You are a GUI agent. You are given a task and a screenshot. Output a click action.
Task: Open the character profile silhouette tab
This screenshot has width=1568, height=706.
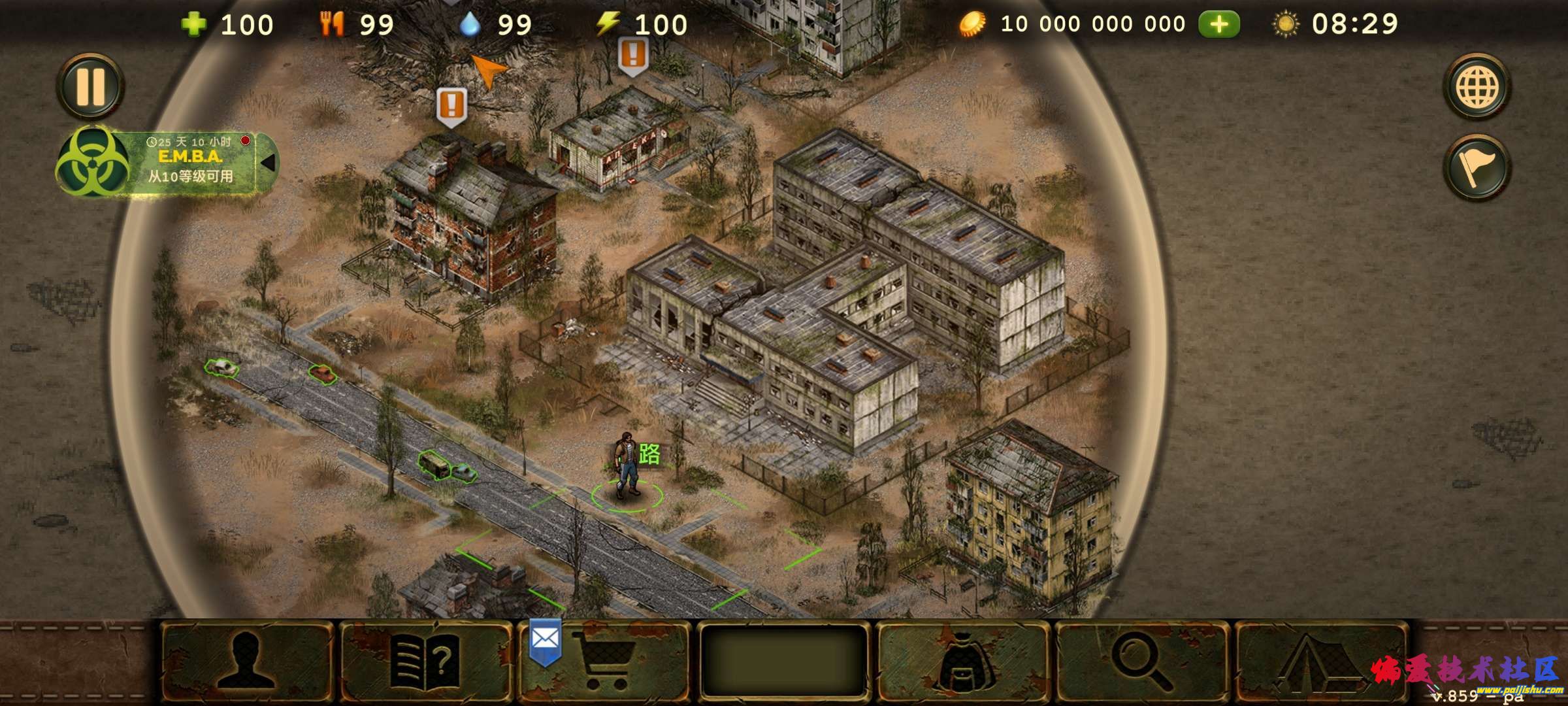click(246, 660)
